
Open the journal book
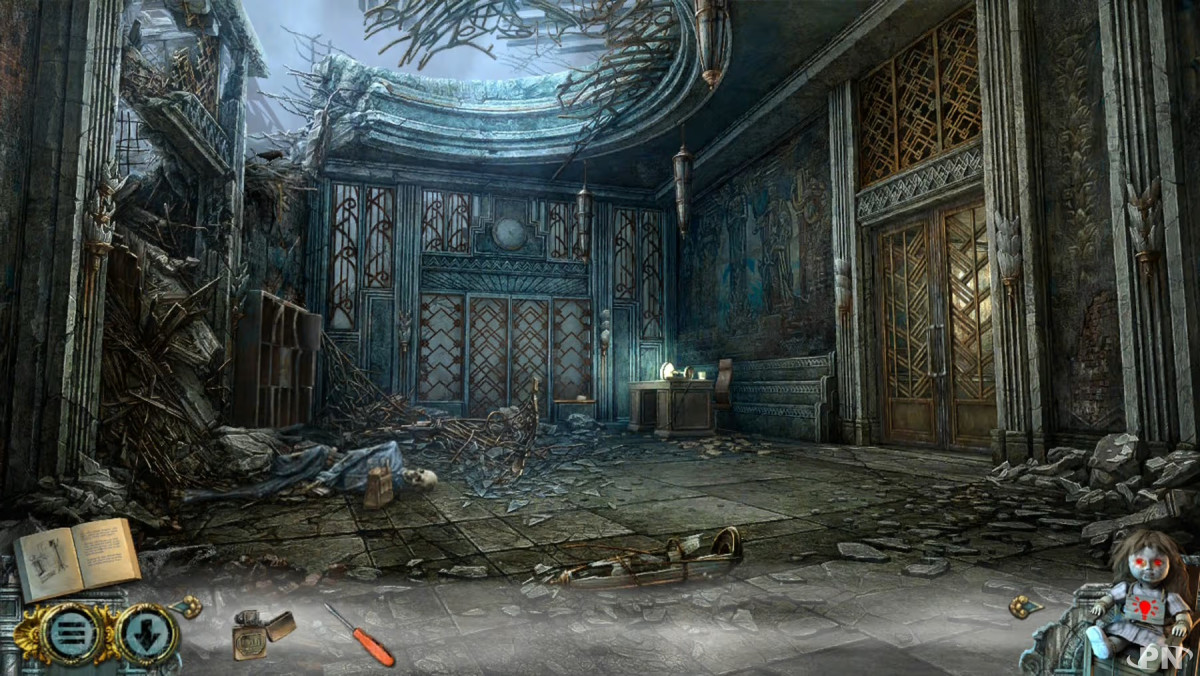click(x=76, y=558)
